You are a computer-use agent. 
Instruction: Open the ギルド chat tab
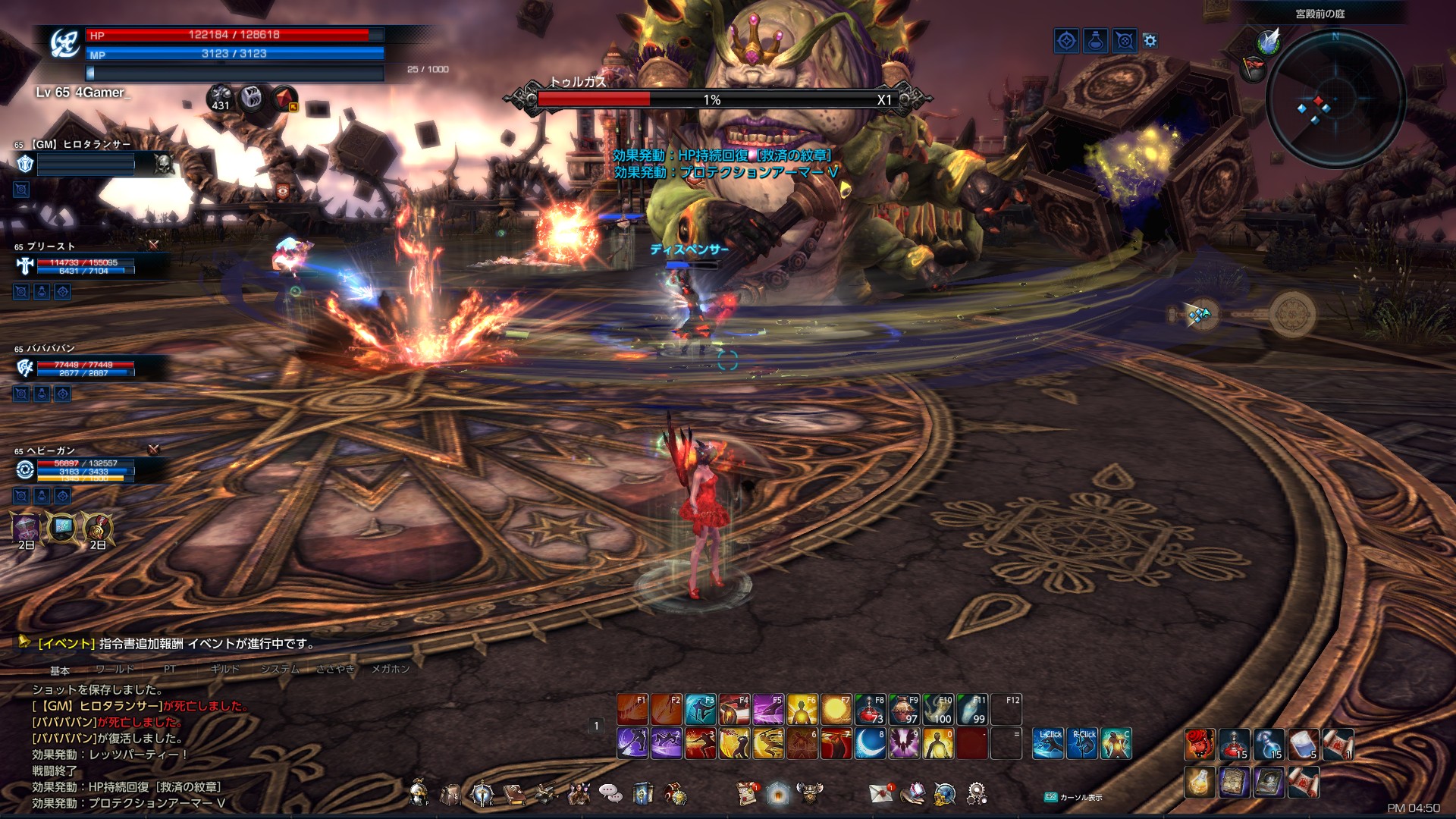tap(224, 669)
